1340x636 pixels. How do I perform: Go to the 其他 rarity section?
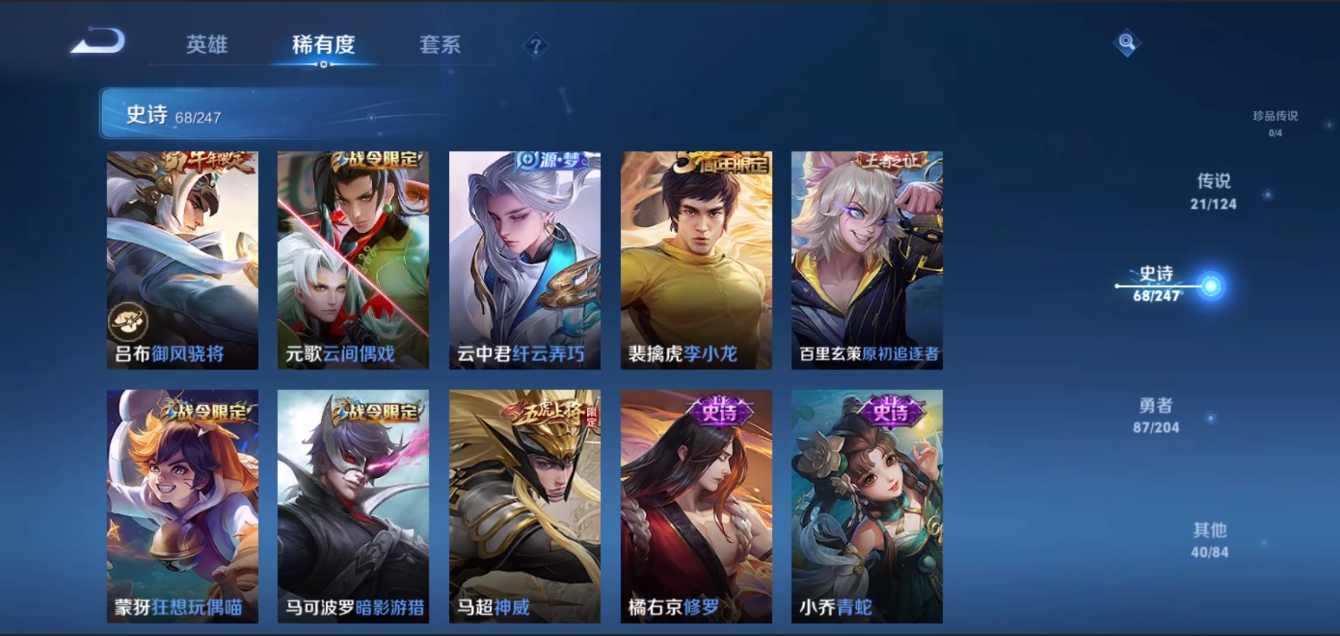coord(1209,540)
